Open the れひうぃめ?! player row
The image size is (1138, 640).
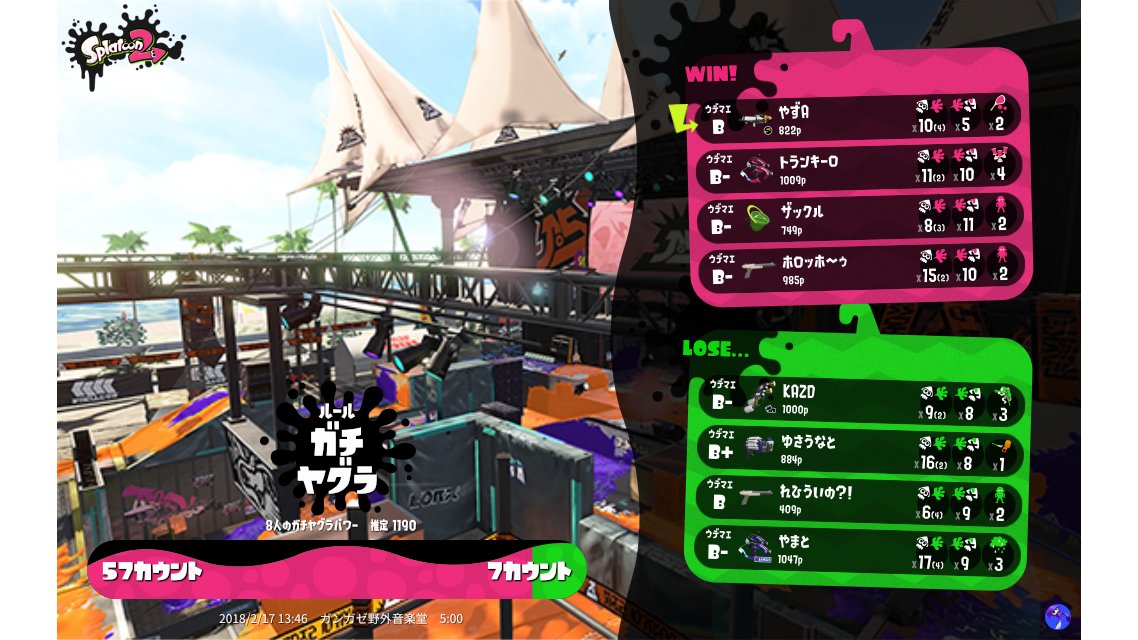click(x=858, y=499)
